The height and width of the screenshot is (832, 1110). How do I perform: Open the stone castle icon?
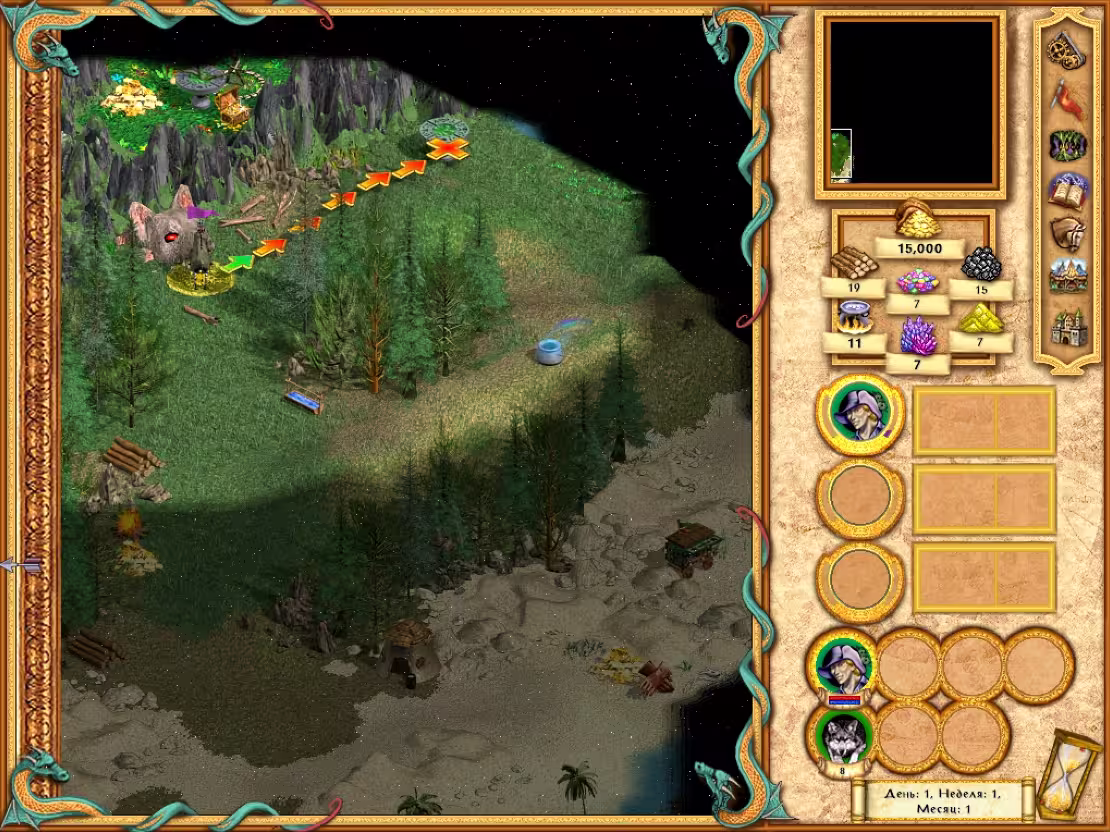point(1068,327)
